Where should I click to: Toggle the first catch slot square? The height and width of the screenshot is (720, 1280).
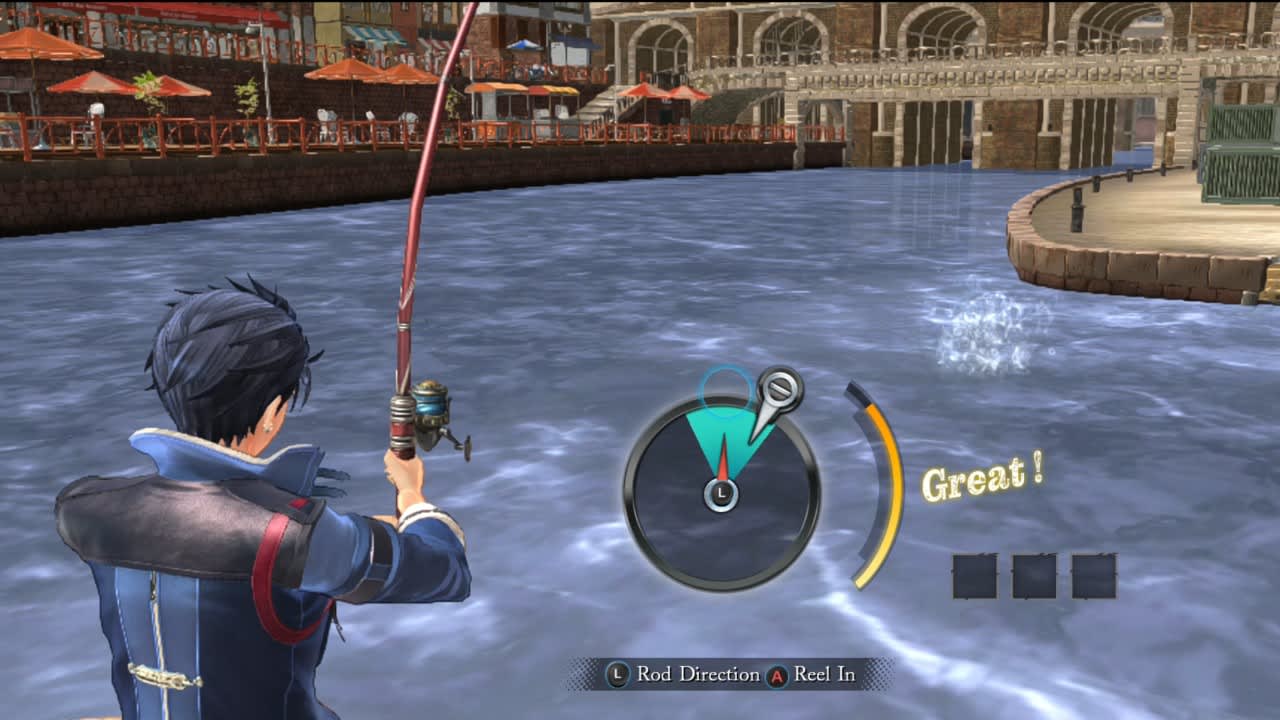click(x=974, y=575)
